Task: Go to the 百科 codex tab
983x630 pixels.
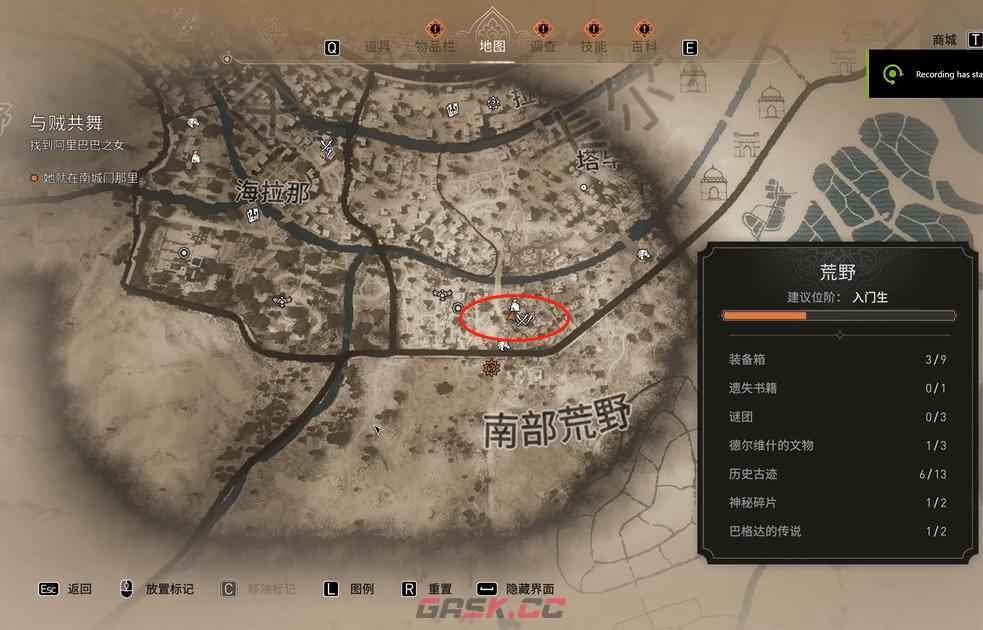Action: coord(644,46)
